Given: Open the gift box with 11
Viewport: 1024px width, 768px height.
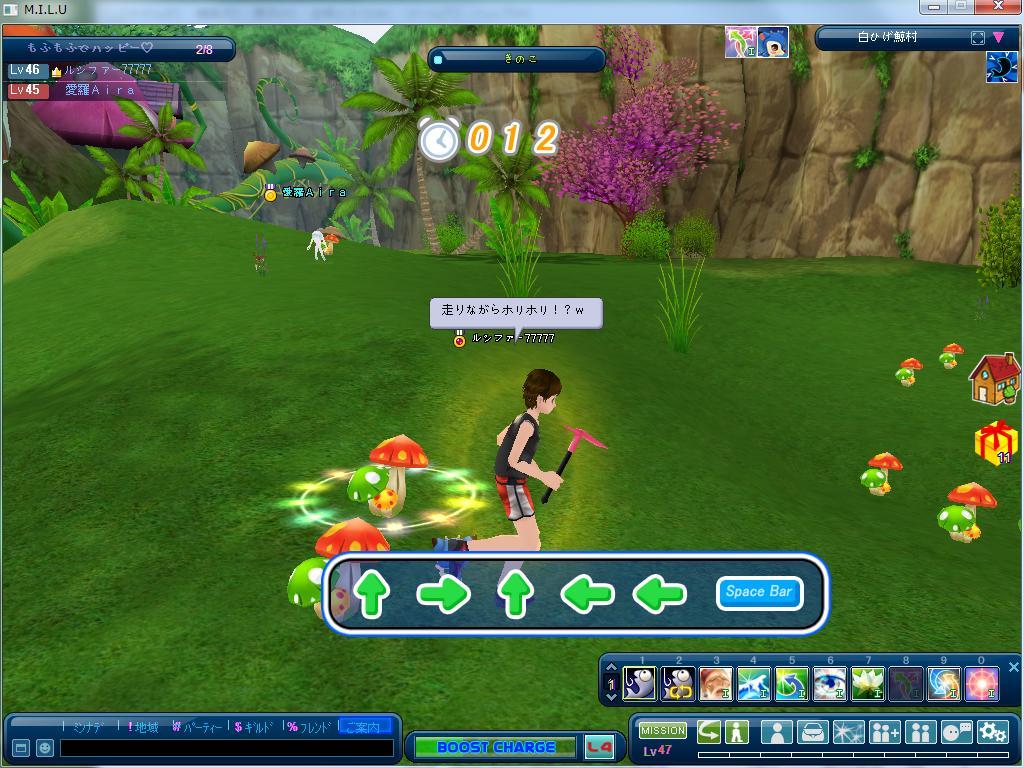Looking at the screenshot, I should point(995,442).
